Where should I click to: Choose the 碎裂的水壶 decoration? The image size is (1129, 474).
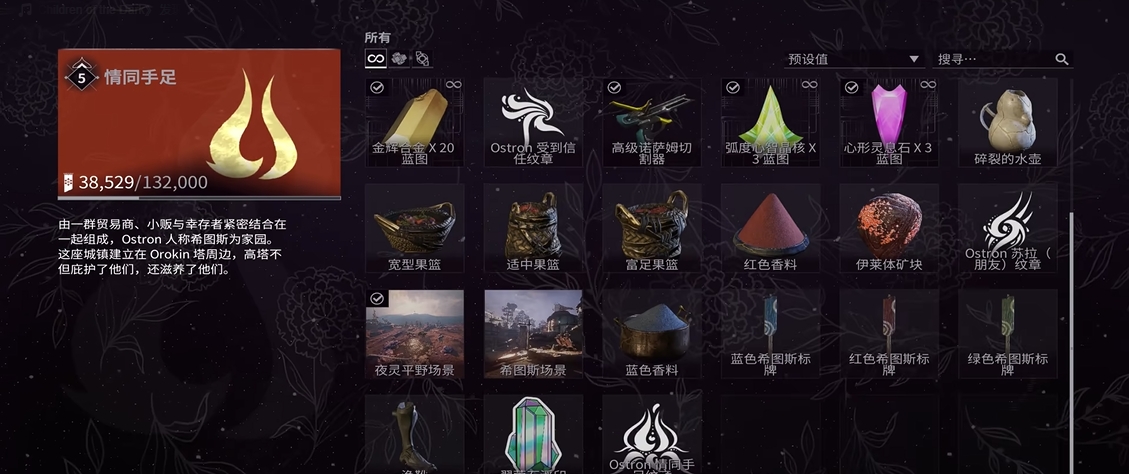coord(1007,123)
